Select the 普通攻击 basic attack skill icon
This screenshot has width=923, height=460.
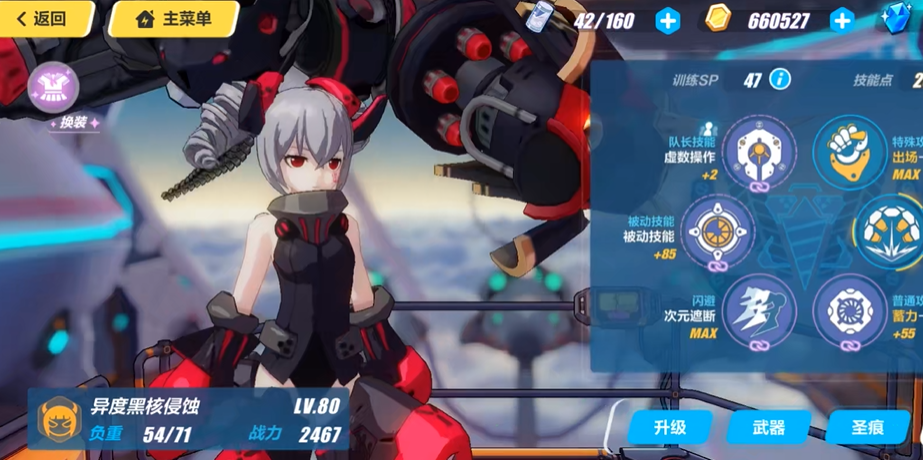849,309
